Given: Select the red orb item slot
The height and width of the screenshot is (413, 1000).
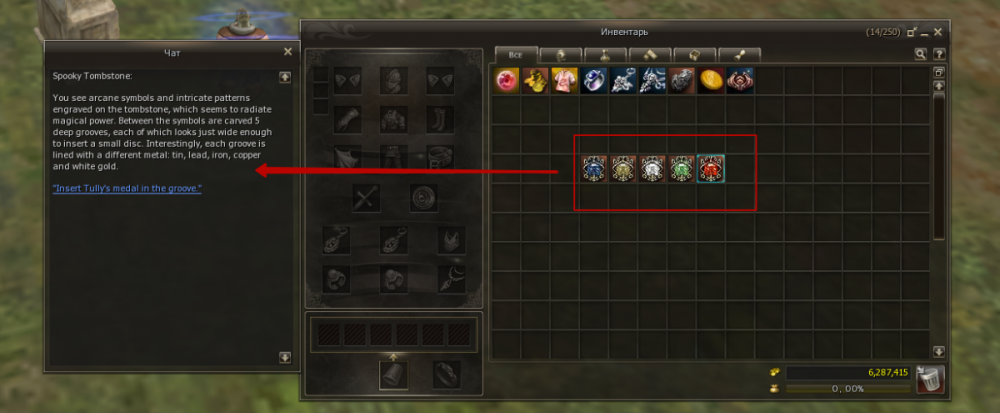Looking at the screenshot, I should coord(508,81).
